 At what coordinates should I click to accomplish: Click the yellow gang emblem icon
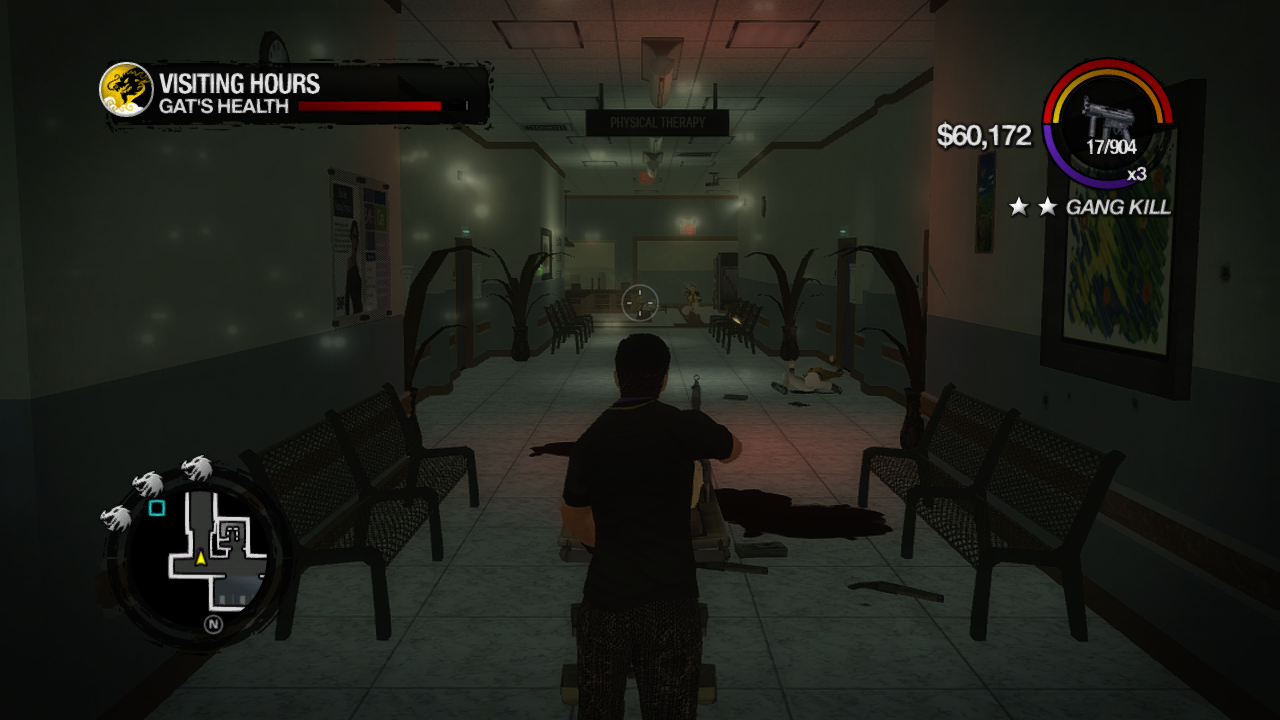coord(126,90)
